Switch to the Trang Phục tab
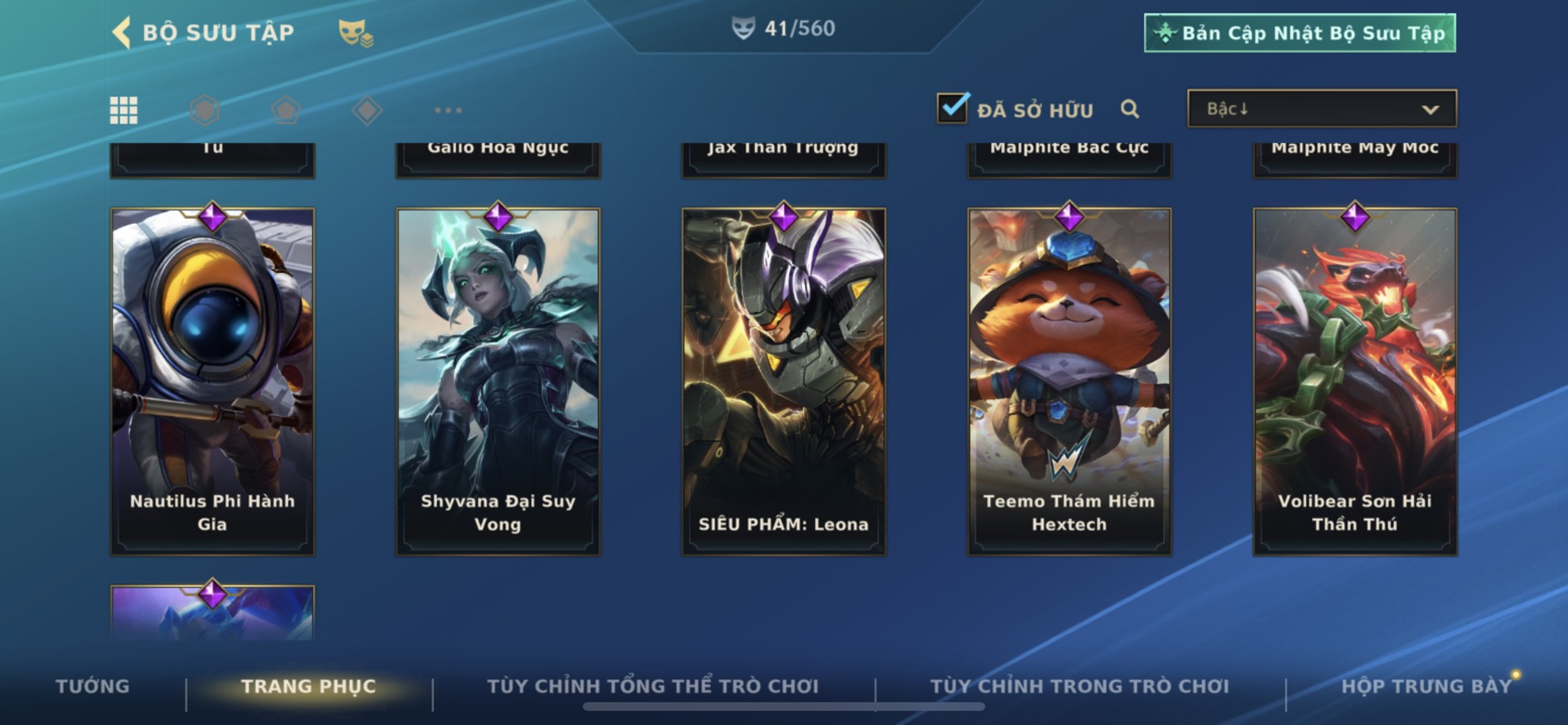Image resolution: width=1568 pixels, height=725 pixels. coord(309,687)
